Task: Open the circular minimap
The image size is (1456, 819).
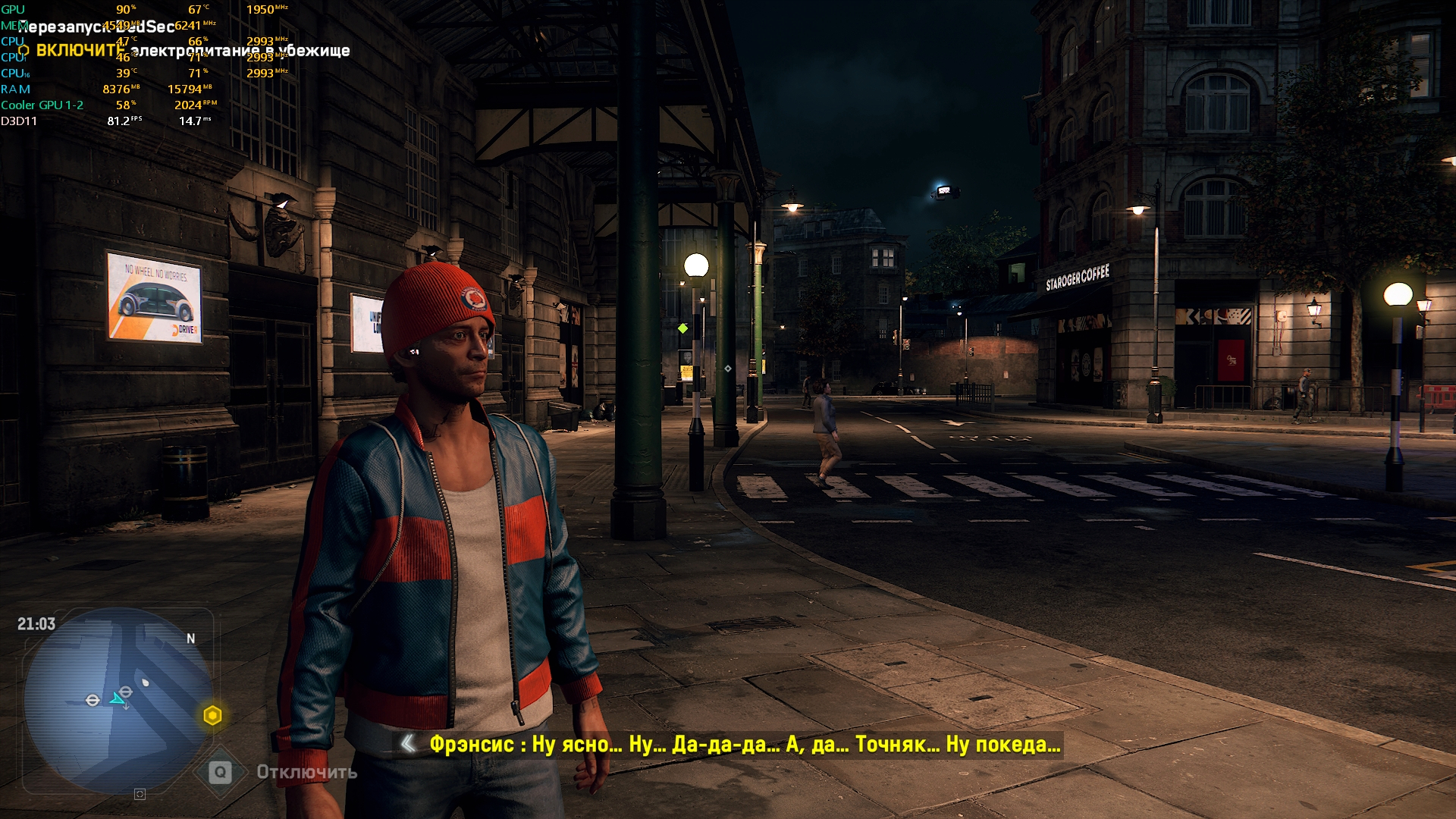Action: [118, 699]
